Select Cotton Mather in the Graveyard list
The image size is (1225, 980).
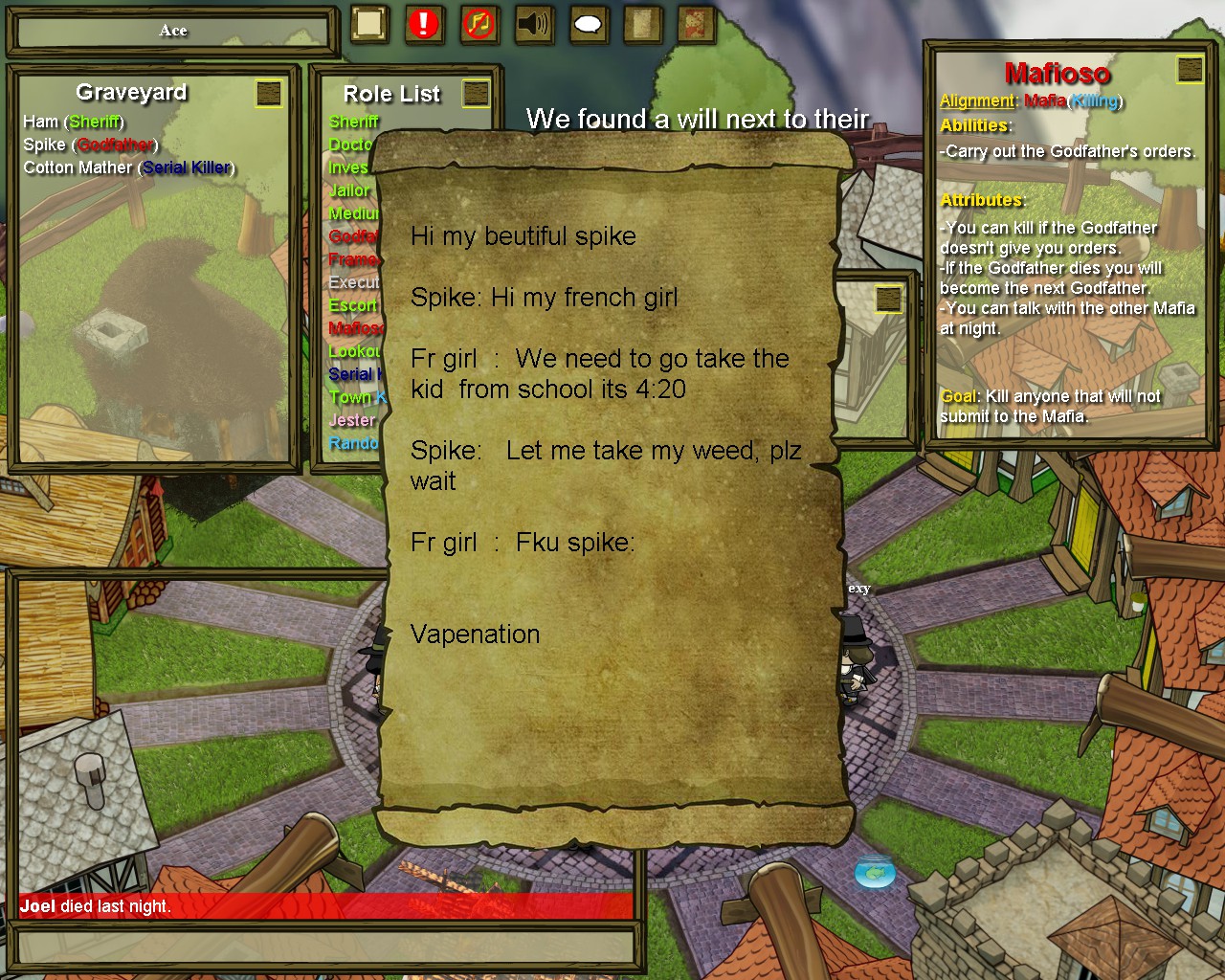pos(78,167)
